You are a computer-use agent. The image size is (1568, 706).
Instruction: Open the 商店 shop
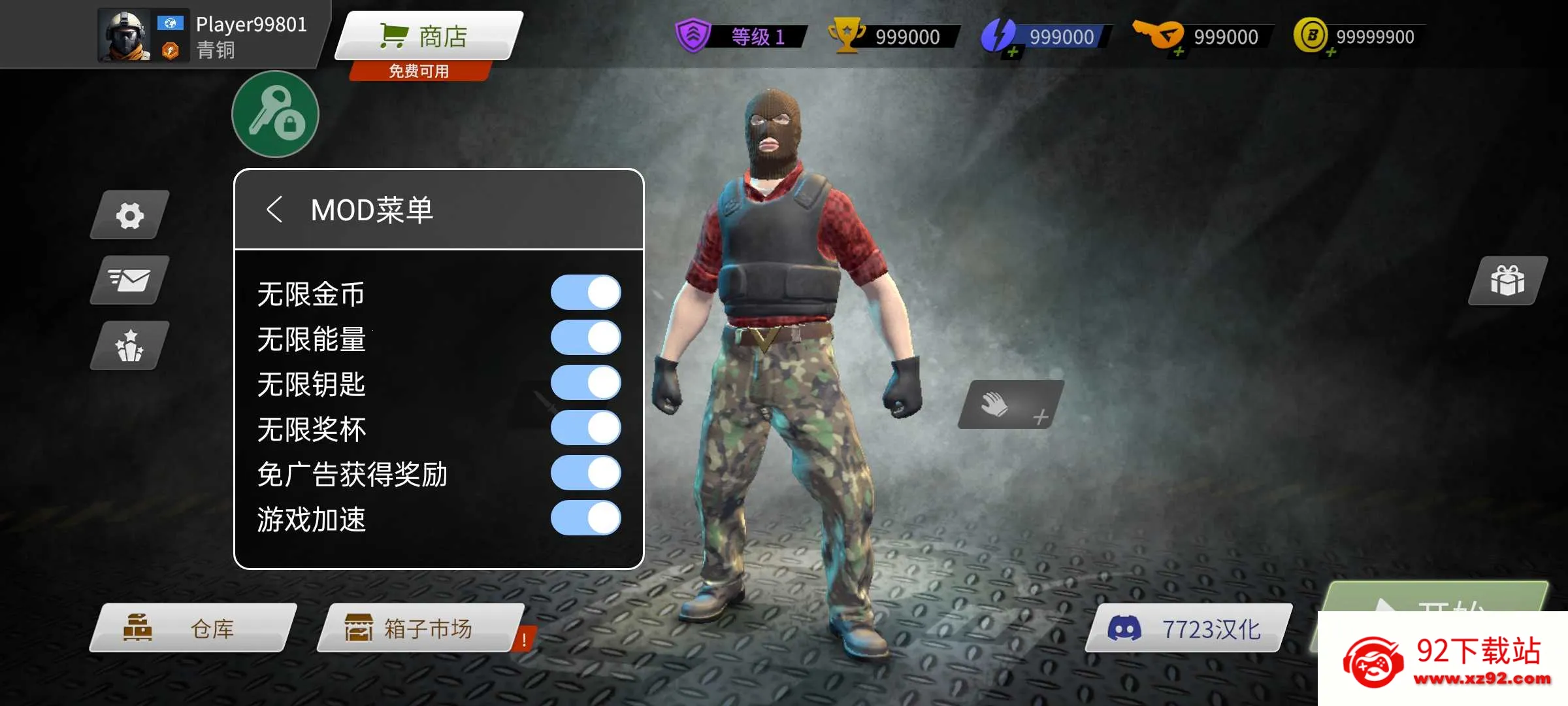pos(423,36)
